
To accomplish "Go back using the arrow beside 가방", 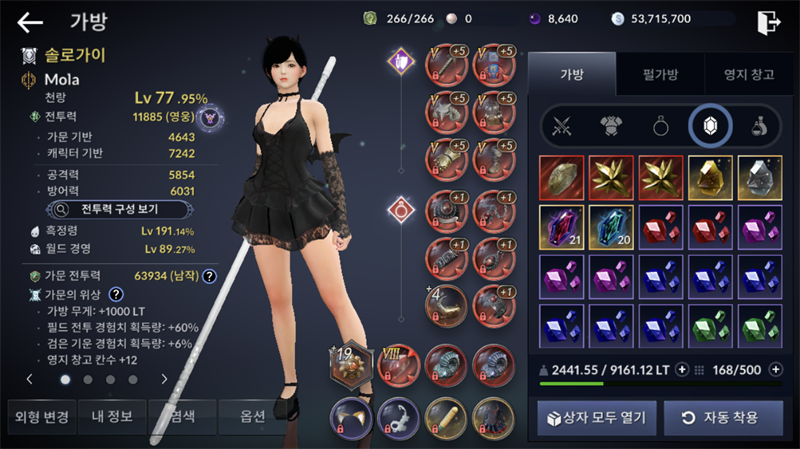I will [30, 22].
